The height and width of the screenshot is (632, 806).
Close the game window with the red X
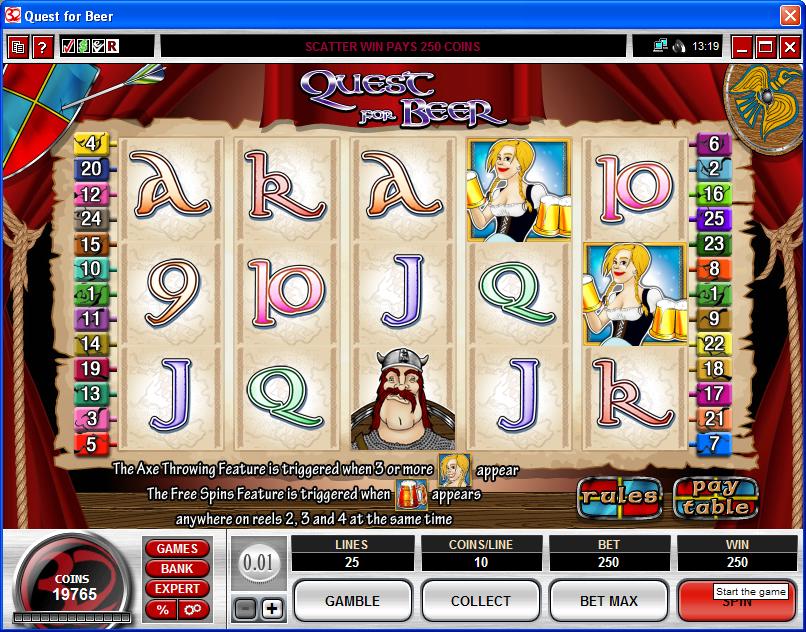pos(789,46)
